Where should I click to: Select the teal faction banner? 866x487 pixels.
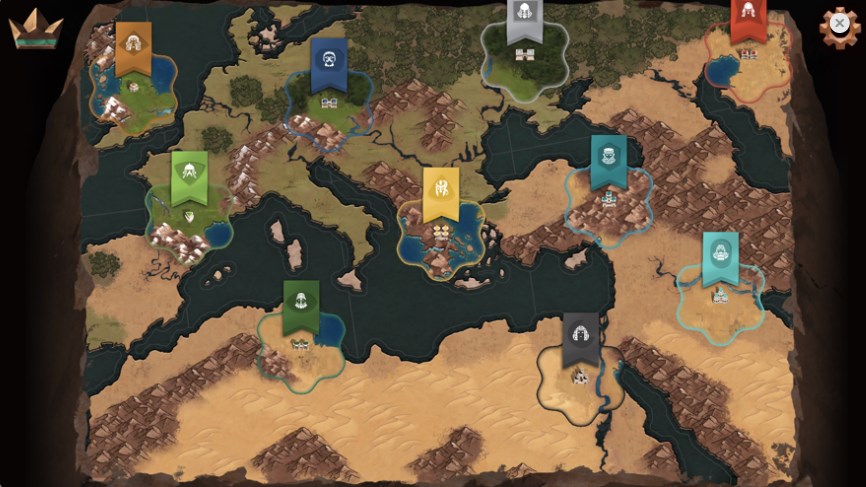608,160
